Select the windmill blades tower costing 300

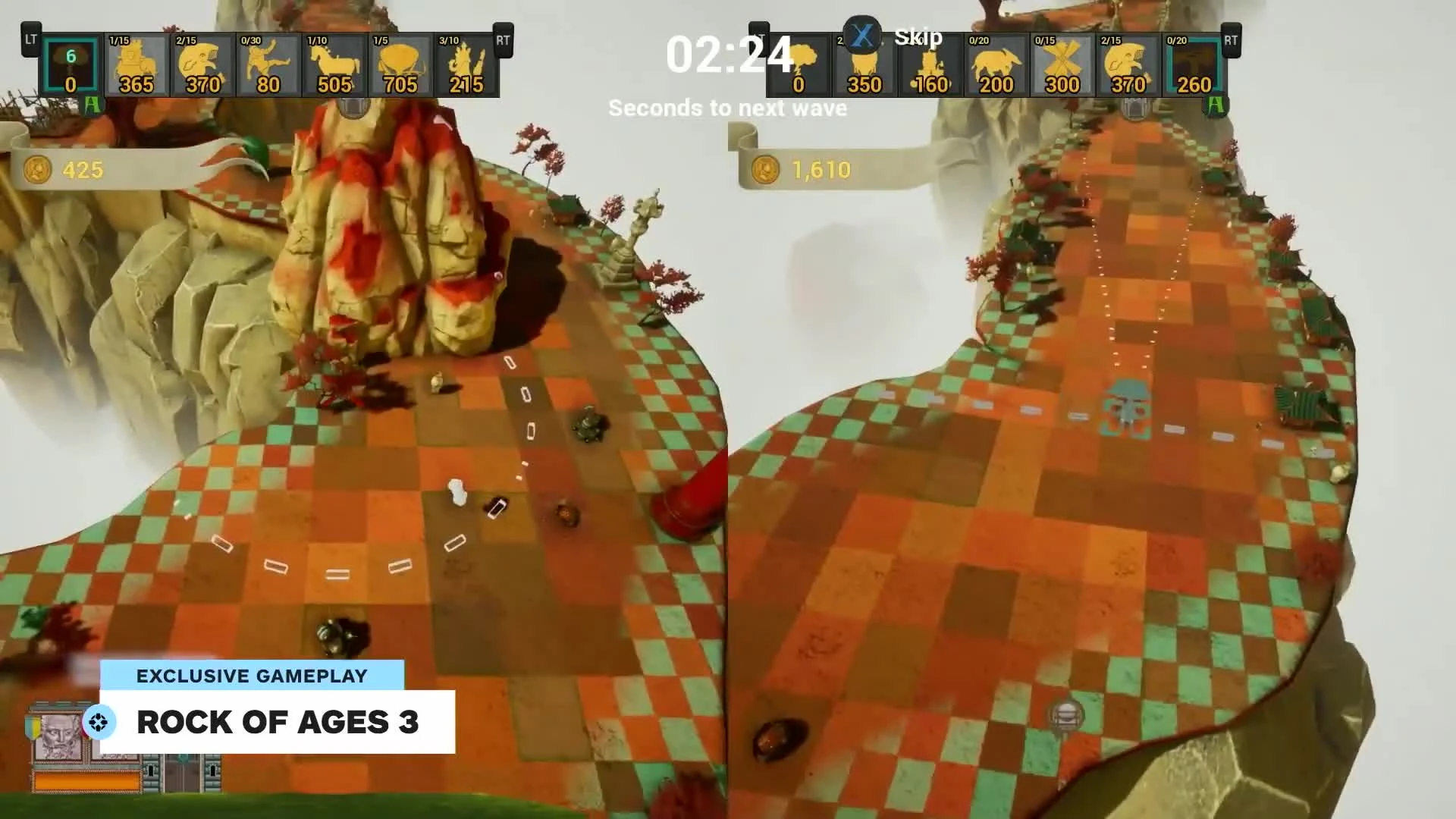click(1062, 64)
